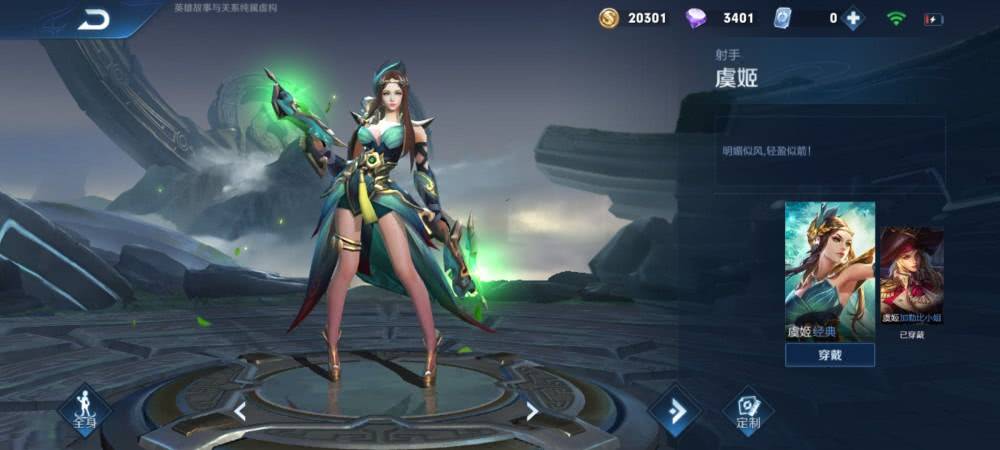Click the 穿戴 (equip) button
The image size is (1000, 450).
(x=829, y=355)
